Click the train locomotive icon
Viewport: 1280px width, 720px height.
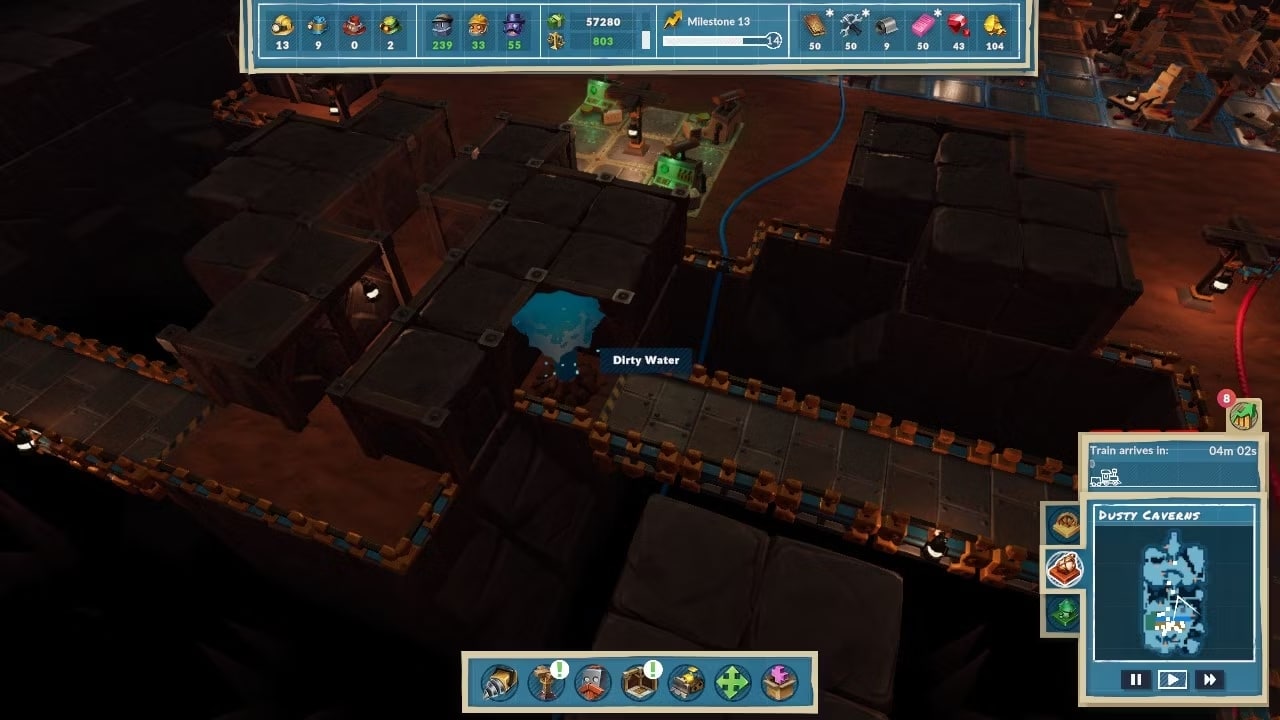tap(1108, 478)
